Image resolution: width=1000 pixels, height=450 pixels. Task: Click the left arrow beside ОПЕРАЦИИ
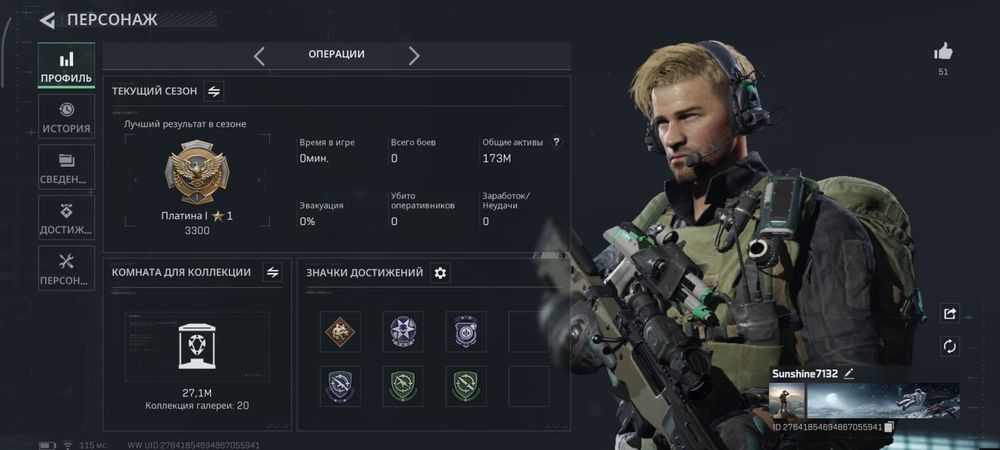(x=259, y=56)
